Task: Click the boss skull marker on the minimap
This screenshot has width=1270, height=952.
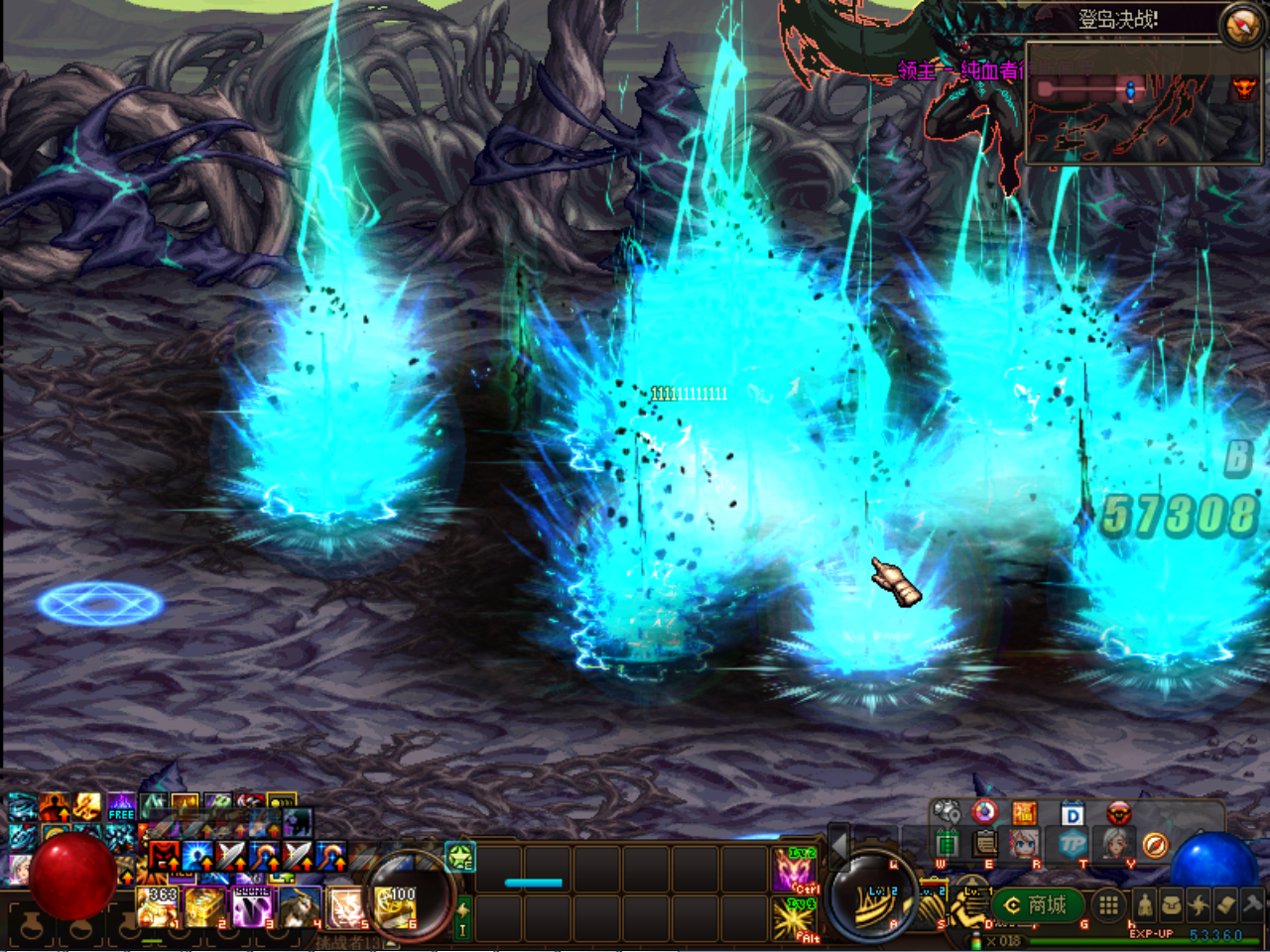Action: point(1244,88)
